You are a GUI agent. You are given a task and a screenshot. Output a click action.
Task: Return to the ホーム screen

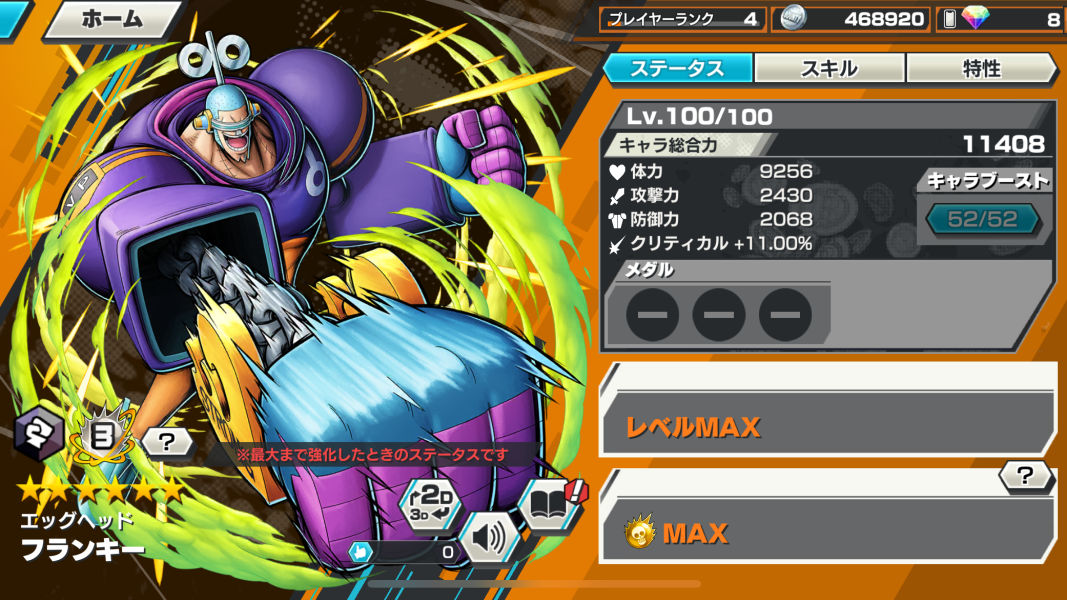coord(112,19)
